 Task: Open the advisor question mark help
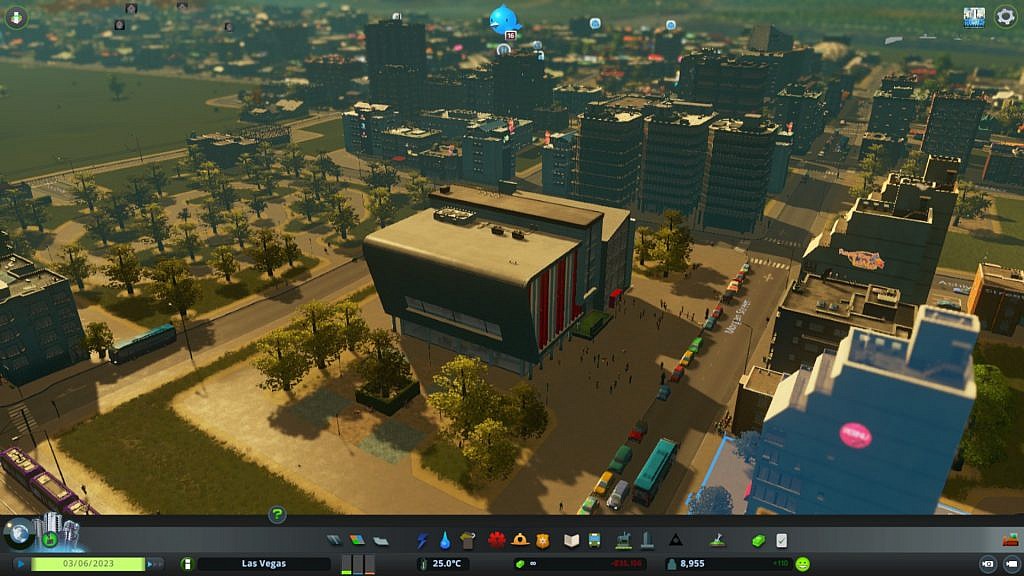coord(278,515)
